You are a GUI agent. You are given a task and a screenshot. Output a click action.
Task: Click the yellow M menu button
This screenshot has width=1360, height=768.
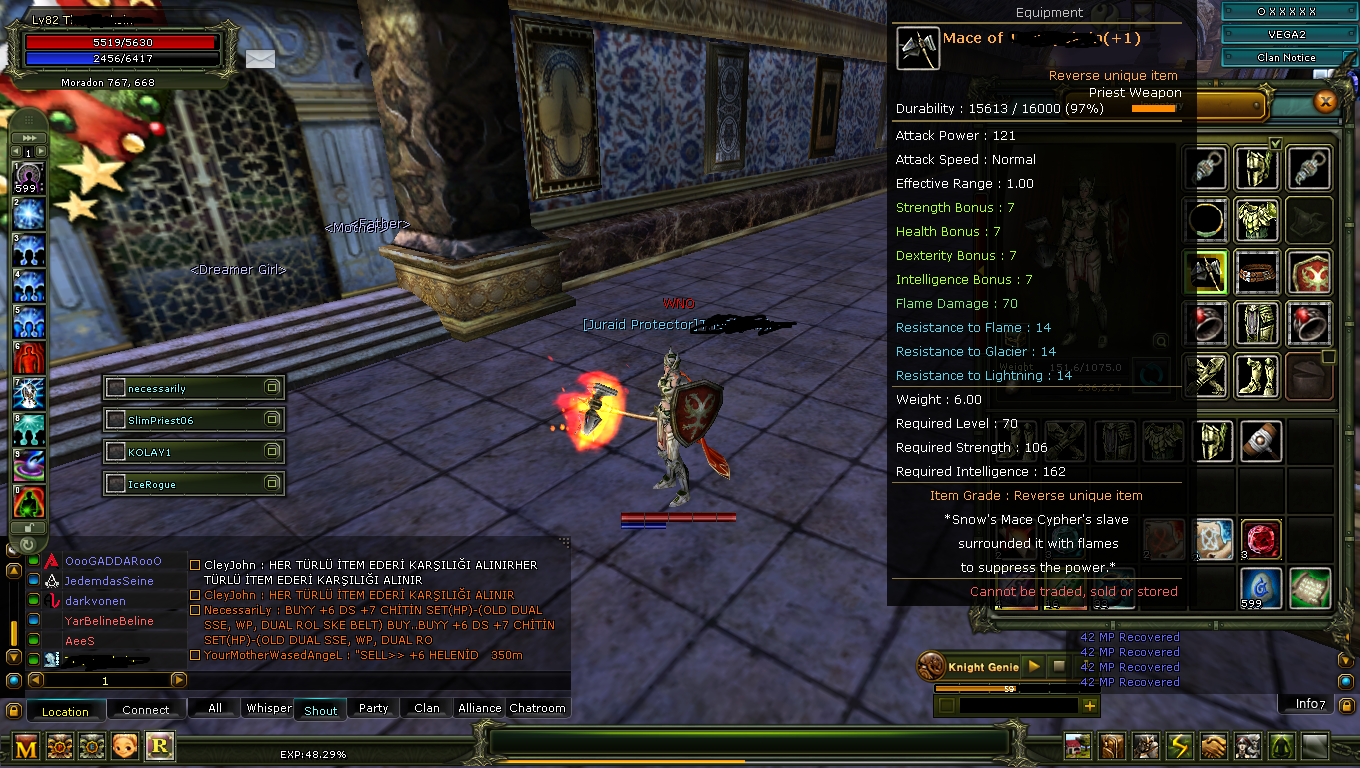(26, 746)
